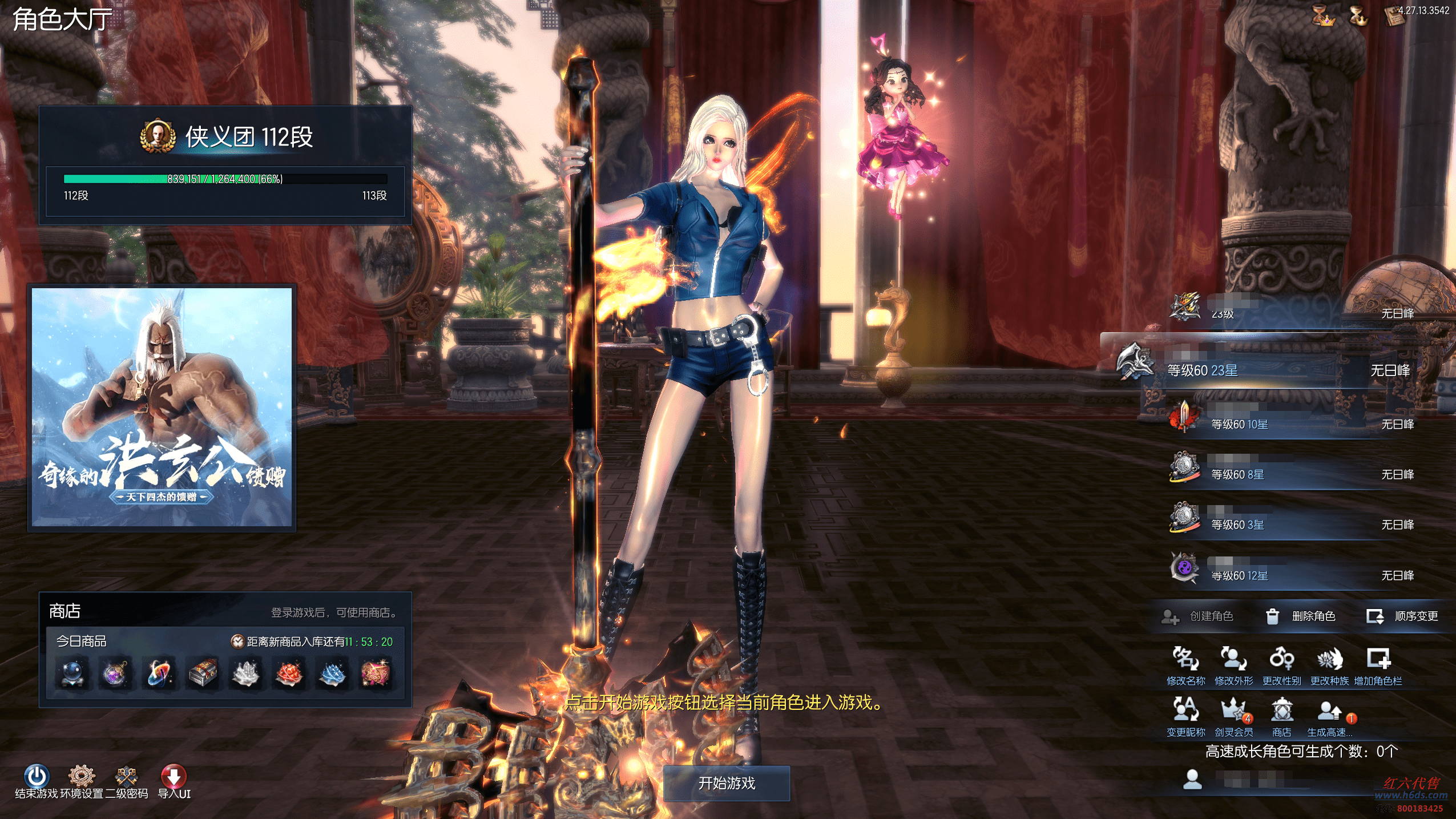This screenshot has width=1456, height=819.
Task: Click 结束游戏 power icon to quit
Action: coord(37,777)
